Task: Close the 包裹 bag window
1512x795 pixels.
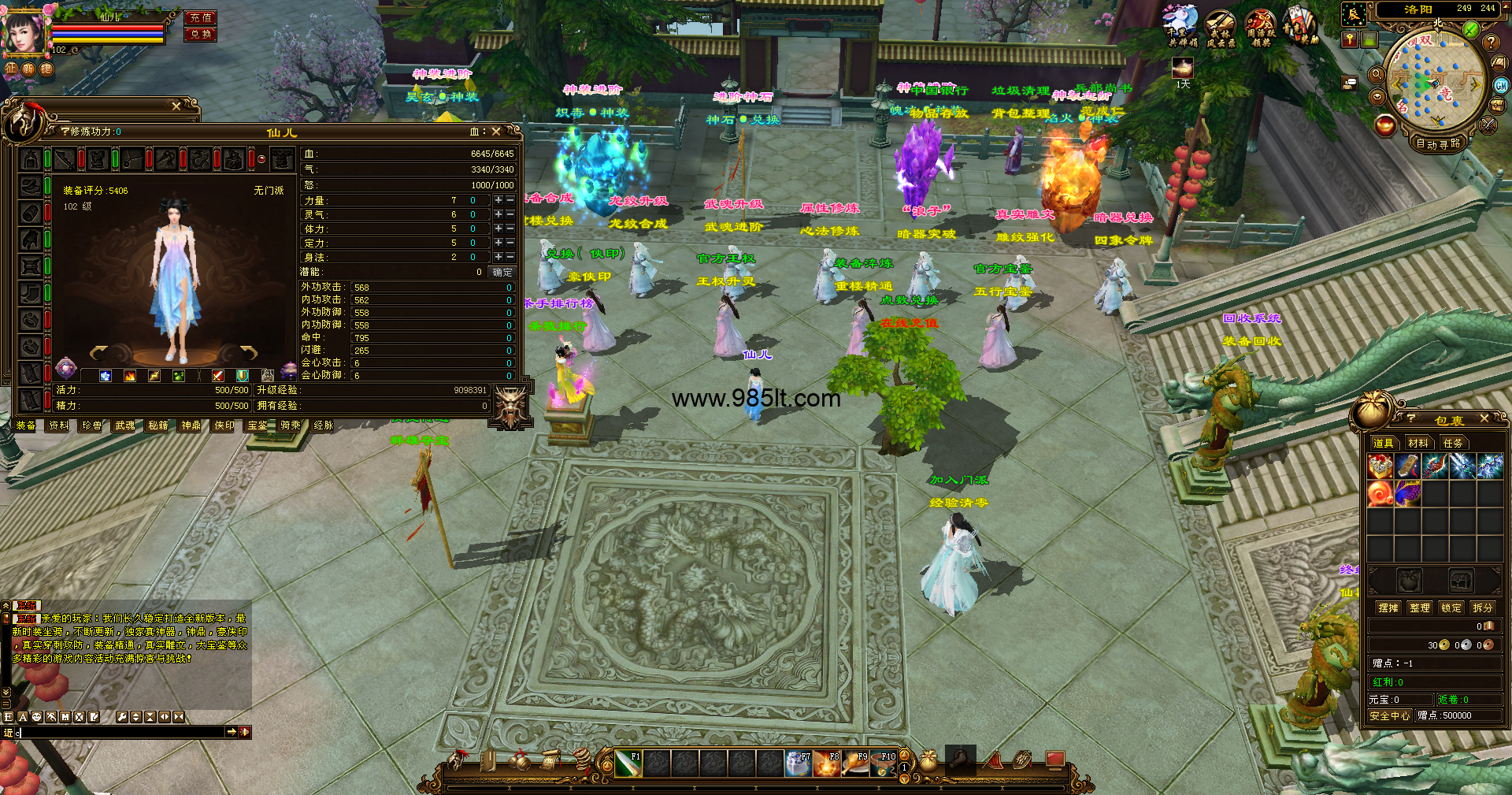Action: (x=1484, y=418)
